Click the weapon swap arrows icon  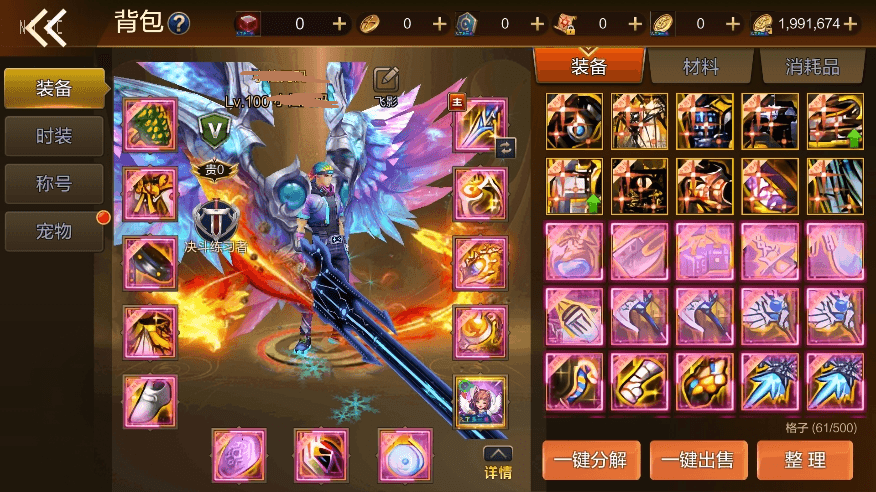point(505,147)
